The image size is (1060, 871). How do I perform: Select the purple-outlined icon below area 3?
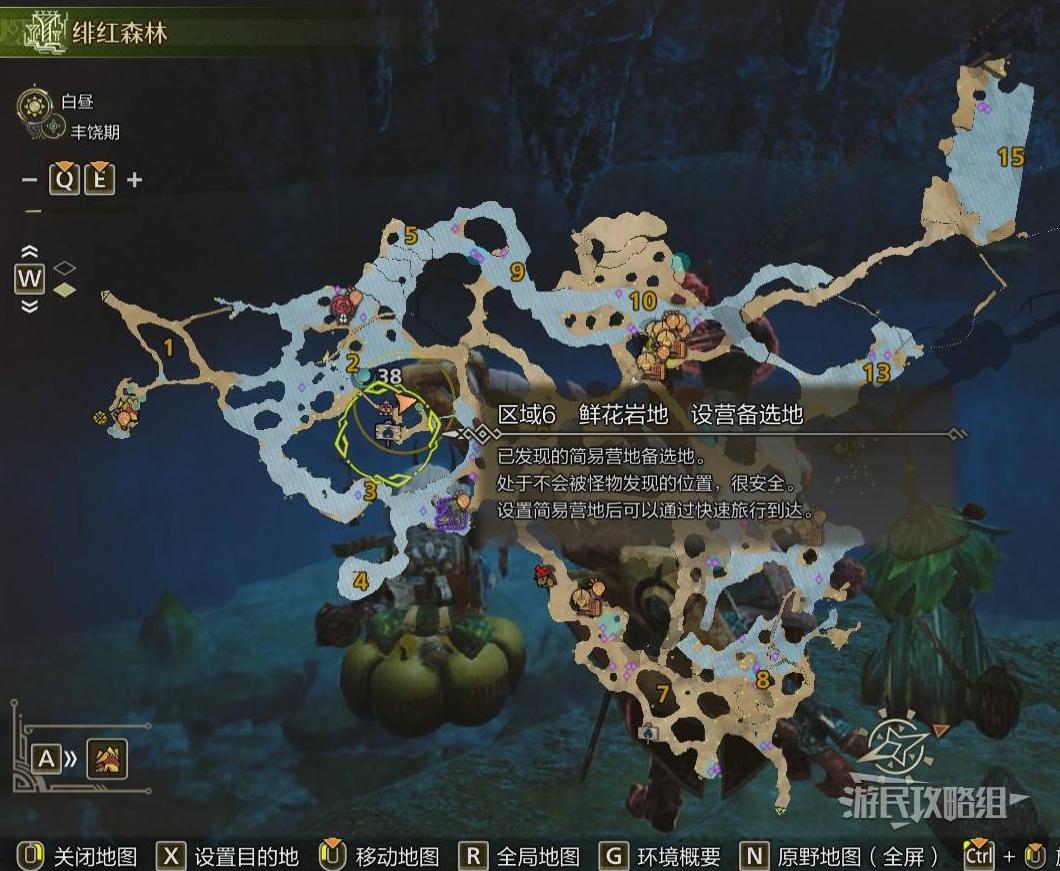452,515
